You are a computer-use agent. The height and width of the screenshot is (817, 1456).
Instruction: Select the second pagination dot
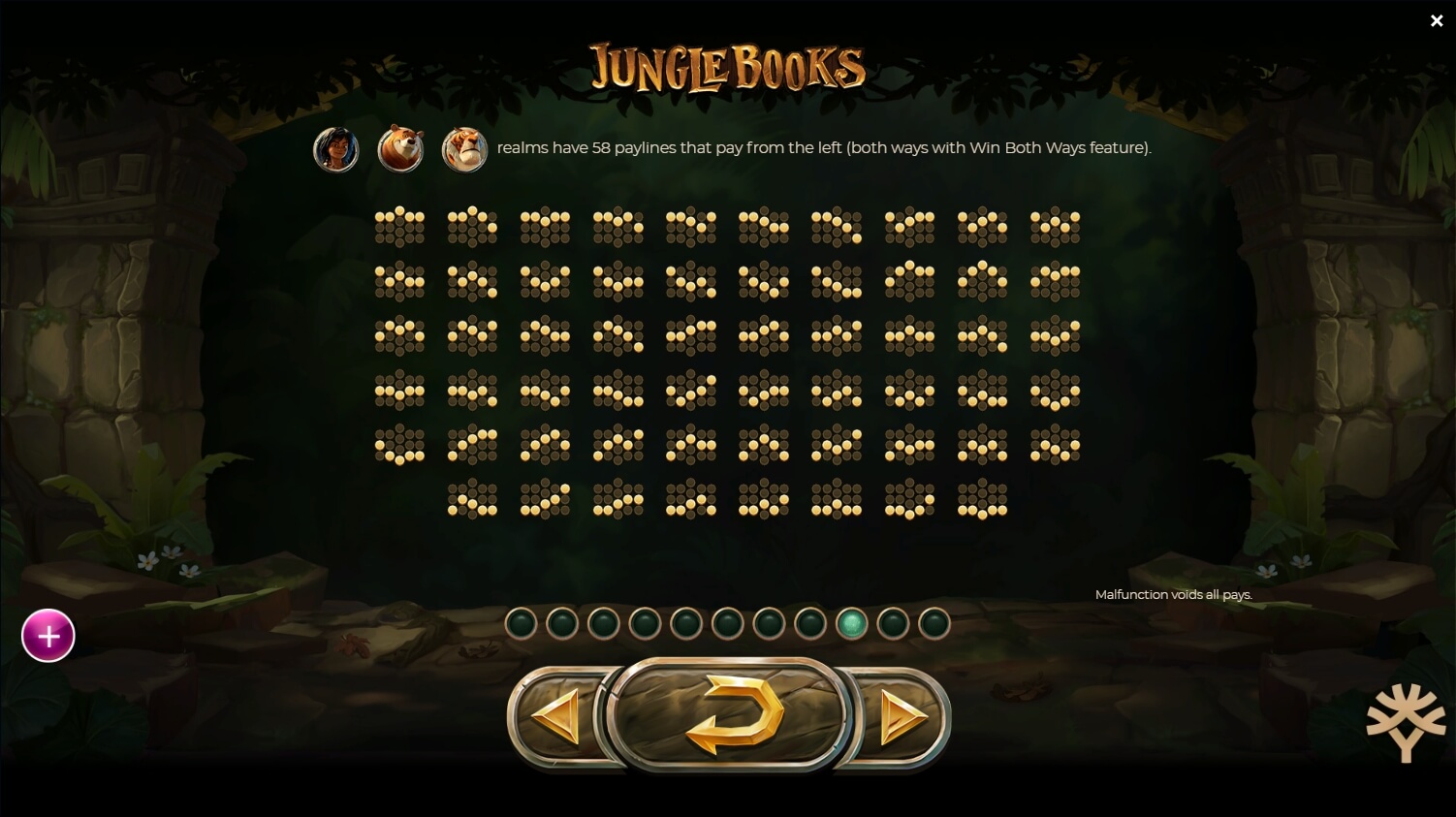562,623
